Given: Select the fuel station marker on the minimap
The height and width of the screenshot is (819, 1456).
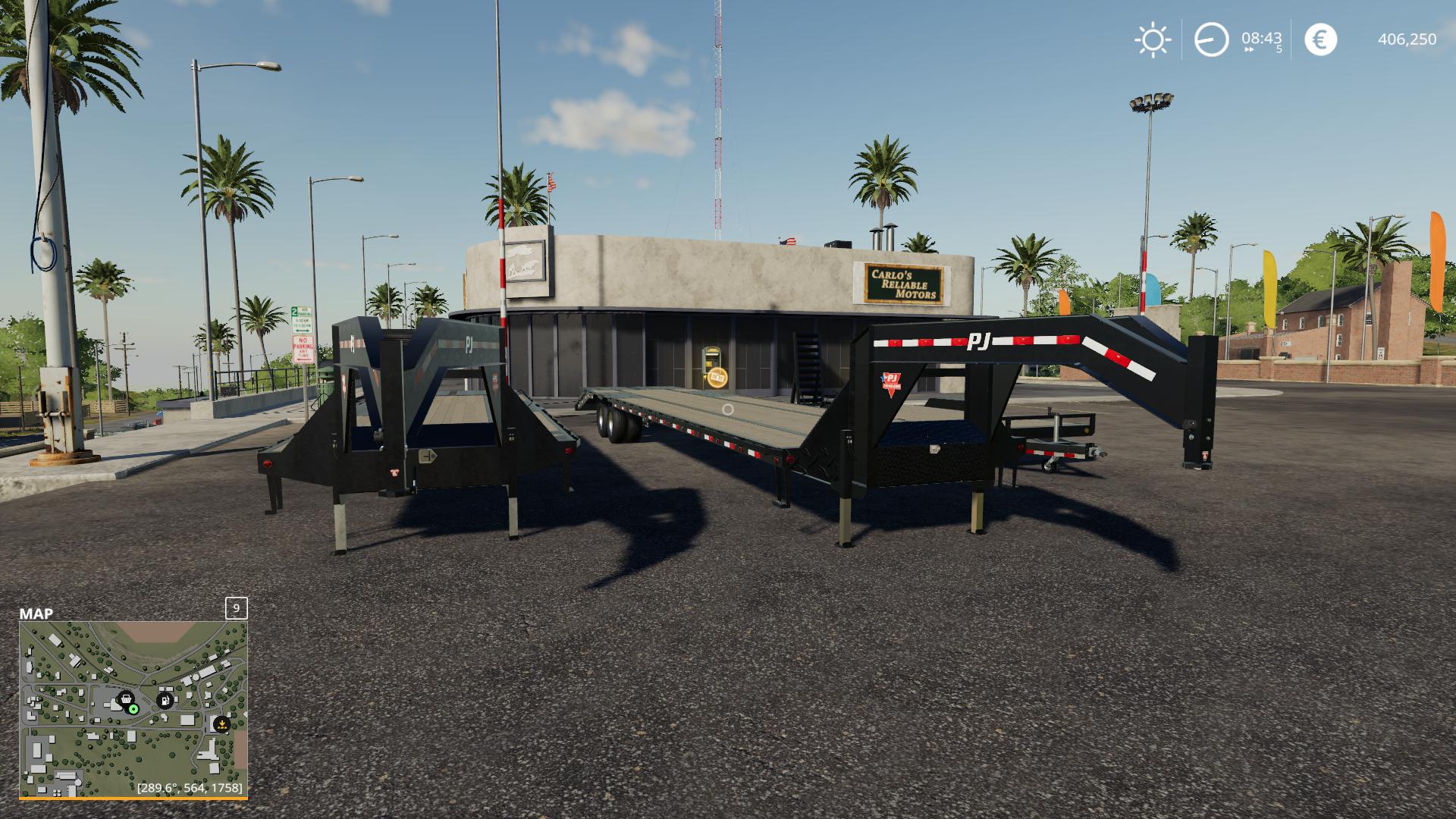Looking at the screenshot, I should pos(165,700).
